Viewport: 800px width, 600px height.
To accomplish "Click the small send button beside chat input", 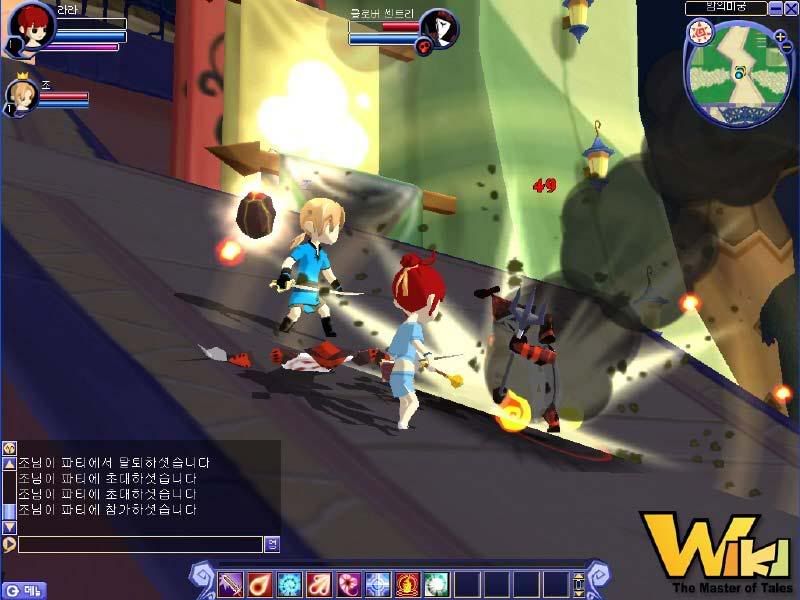I will 271,545.
